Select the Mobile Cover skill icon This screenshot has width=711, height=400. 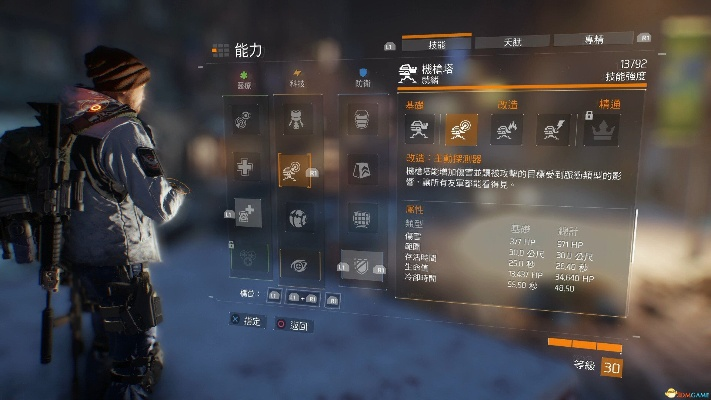tap(361, 217)
